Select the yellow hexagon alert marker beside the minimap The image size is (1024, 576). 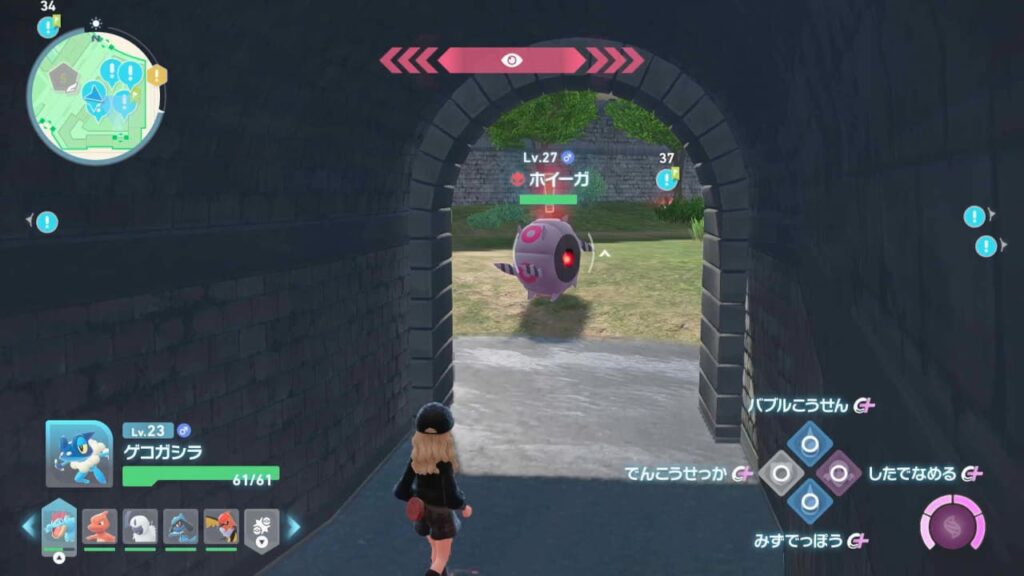[x=156, y=75]
